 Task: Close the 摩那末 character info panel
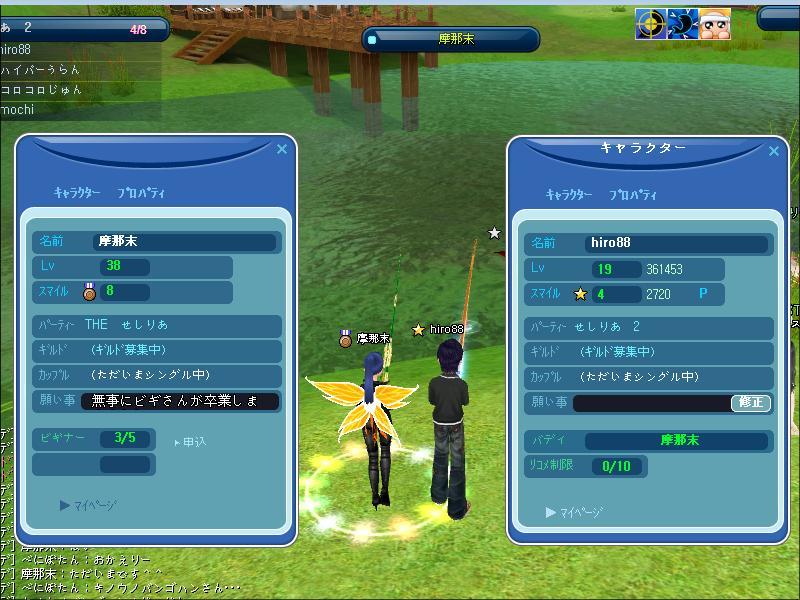point(282,149)
